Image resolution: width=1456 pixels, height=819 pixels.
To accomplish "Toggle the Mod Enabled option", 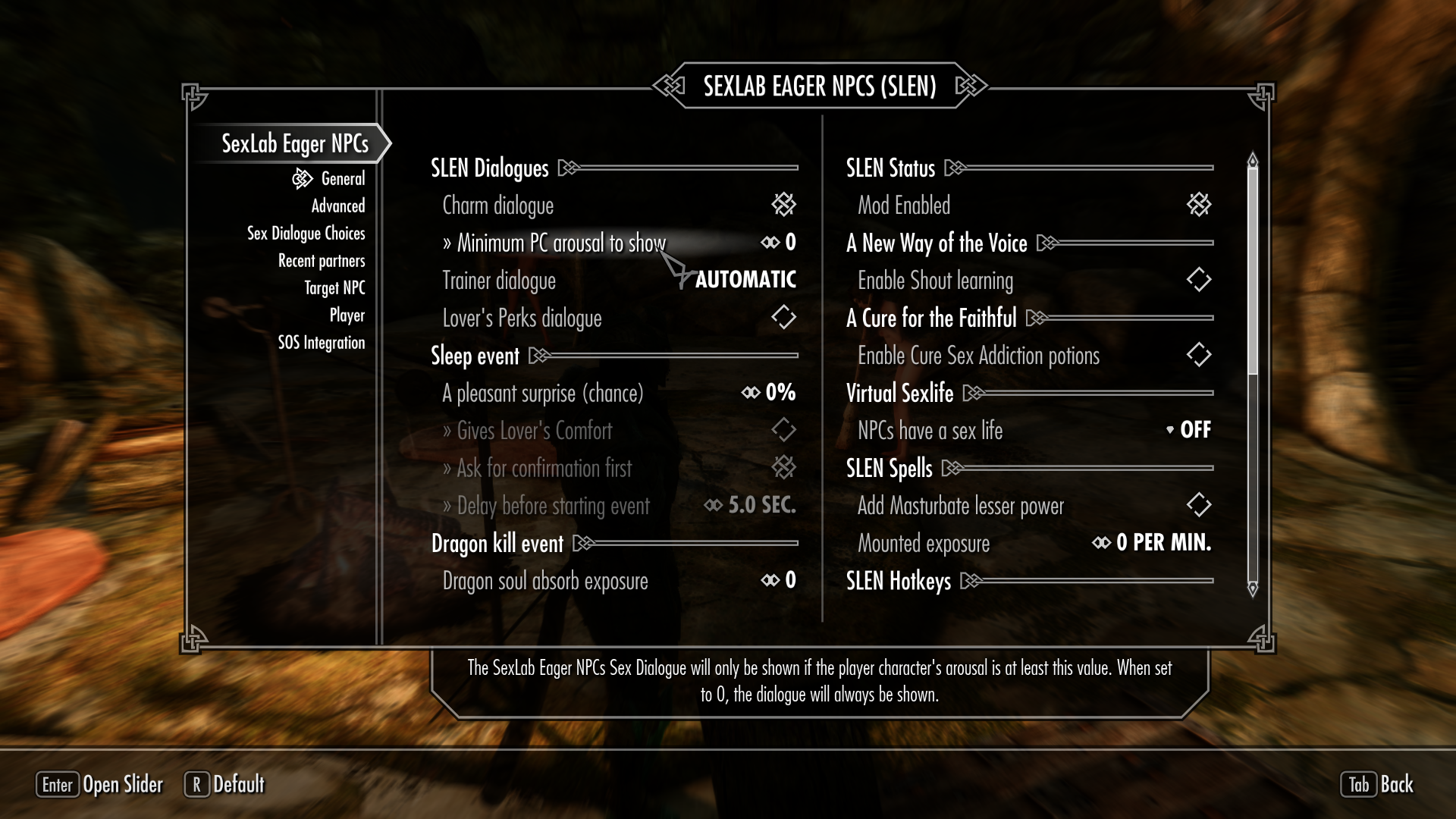I will pos(1198,205).
